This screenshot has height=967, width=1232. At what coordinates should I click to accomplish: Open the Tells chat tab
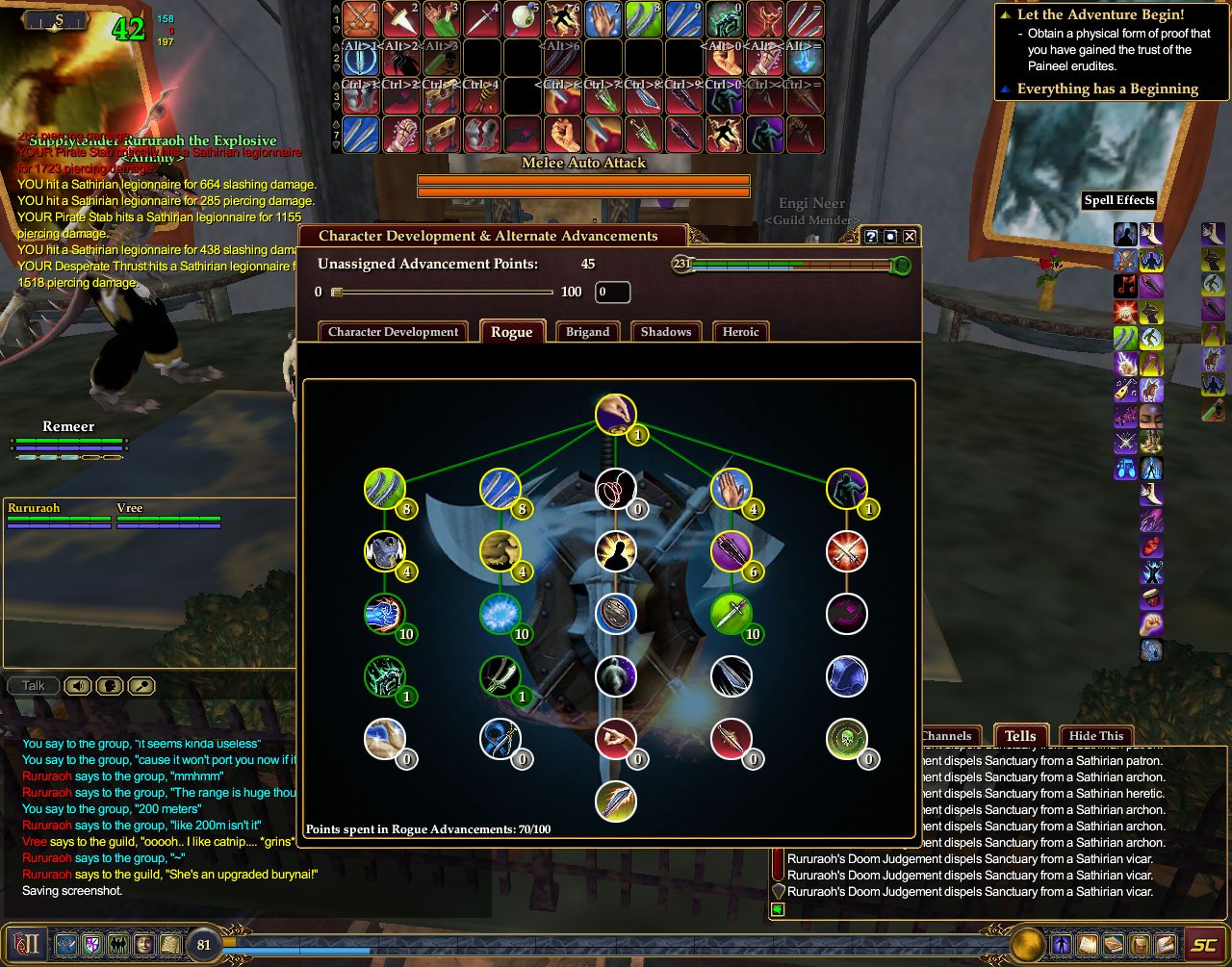tap(1020, 736)
